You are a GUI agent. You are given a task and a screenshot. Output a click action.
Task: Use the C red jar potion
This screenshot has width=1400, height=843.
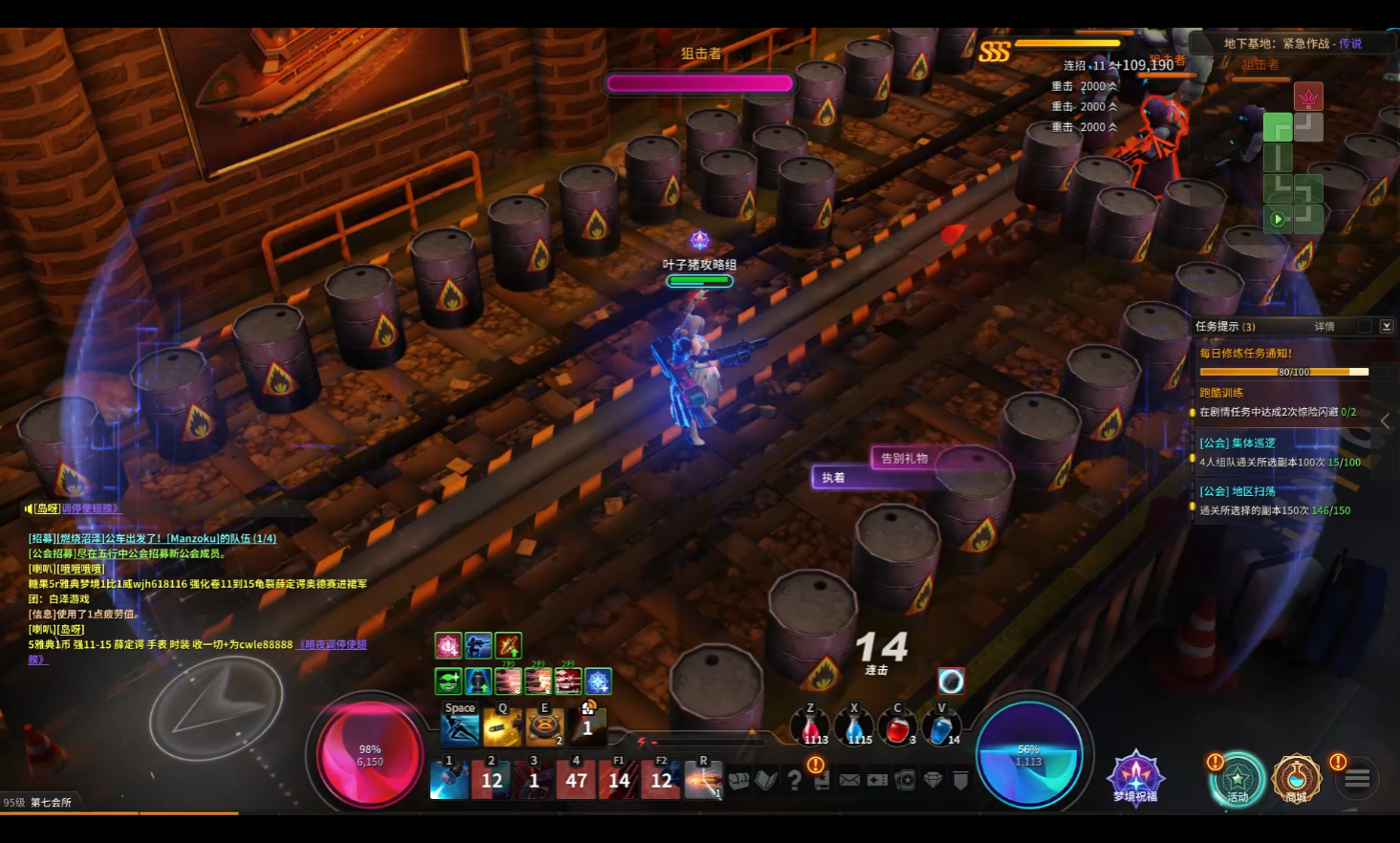pyautogui.click(x=897, y=728)
